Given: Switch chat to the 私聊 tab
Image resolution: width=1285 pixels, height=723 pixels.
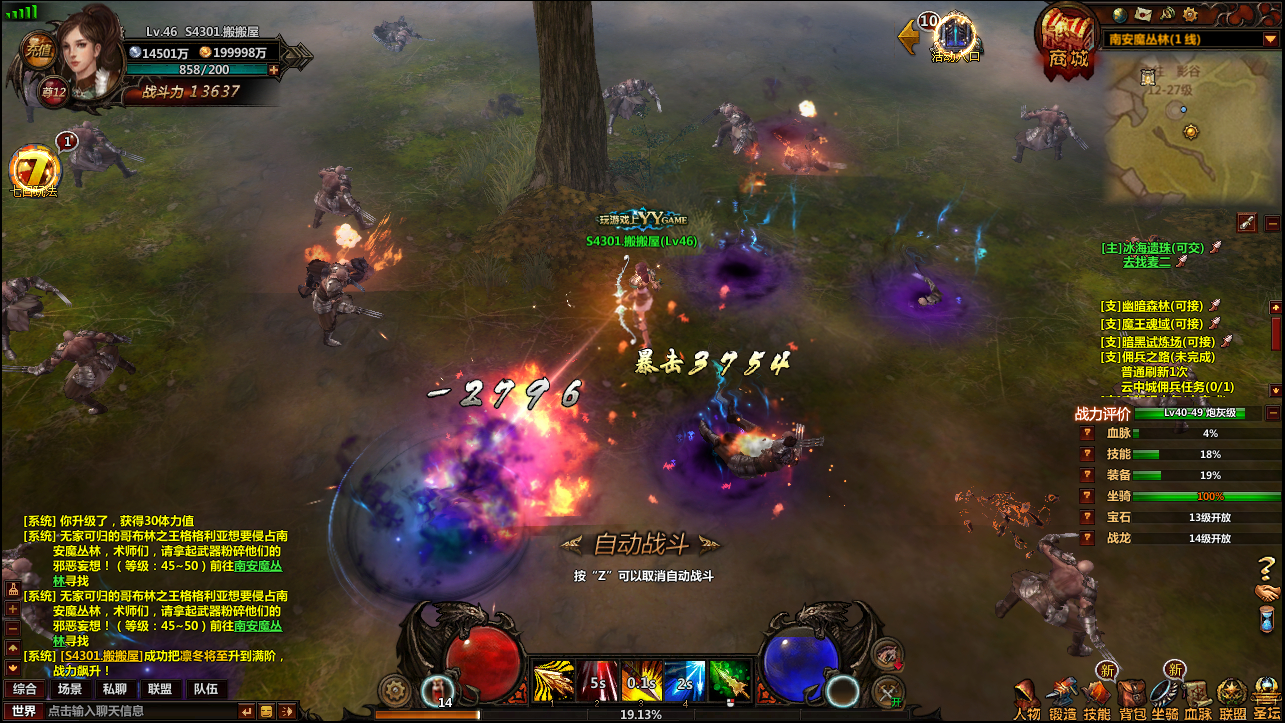Looking at the screenshot, I should (114, 689).
